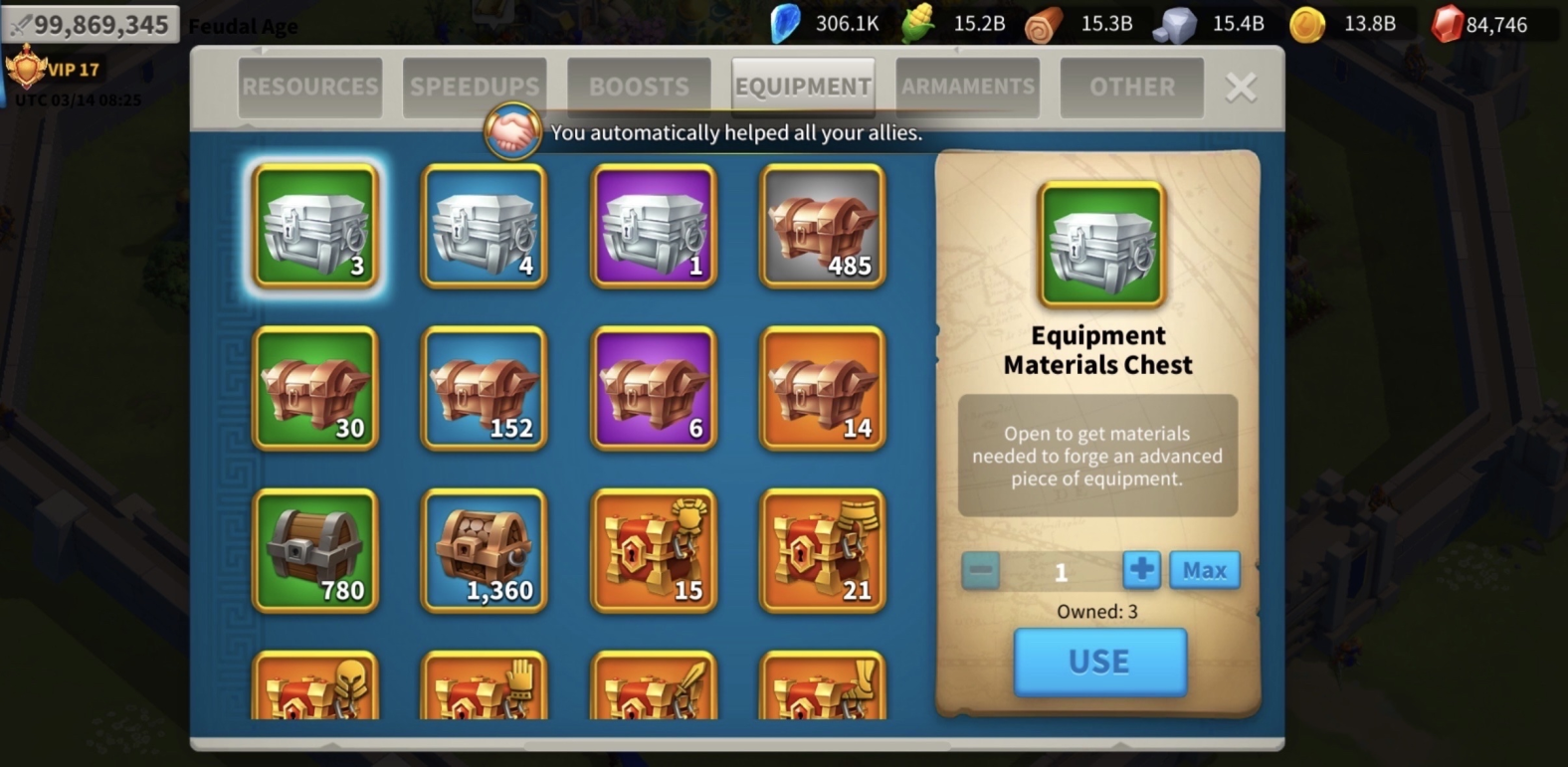Show the Boosts tab
Image resolution: width=1568 pixels, height=767 pixels.
click(639, 88)
